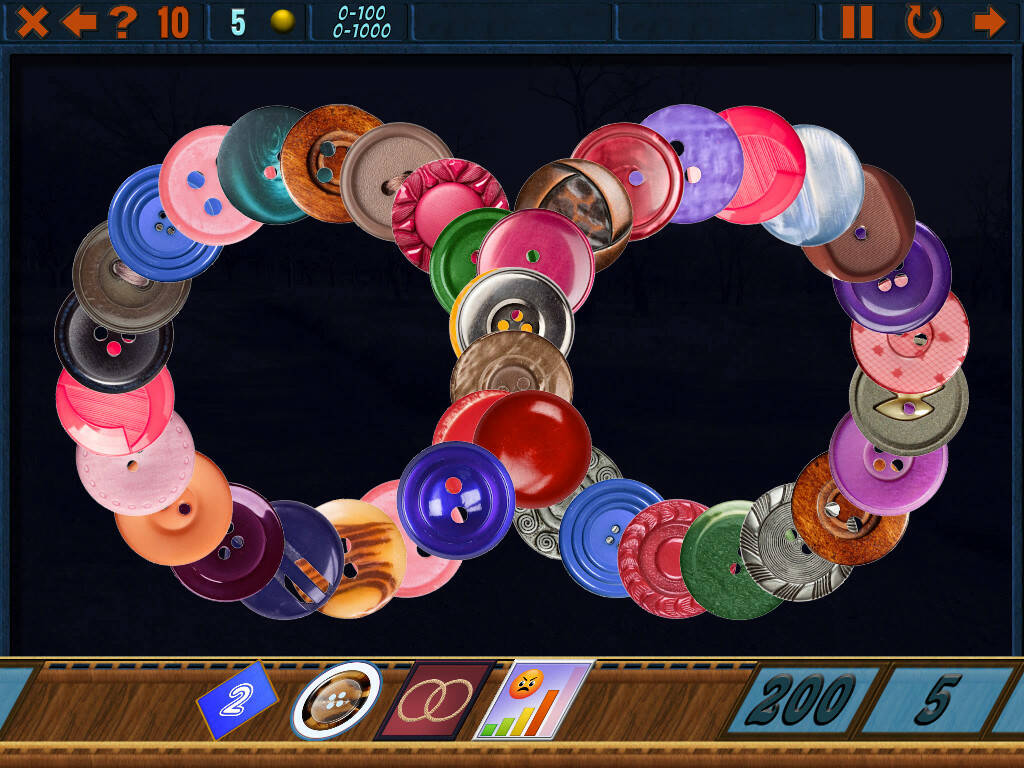Click the yellow ball icon in top bar
Viewport: 1024px width, 768px height.
pyautogui.click(x=283, y=21)
